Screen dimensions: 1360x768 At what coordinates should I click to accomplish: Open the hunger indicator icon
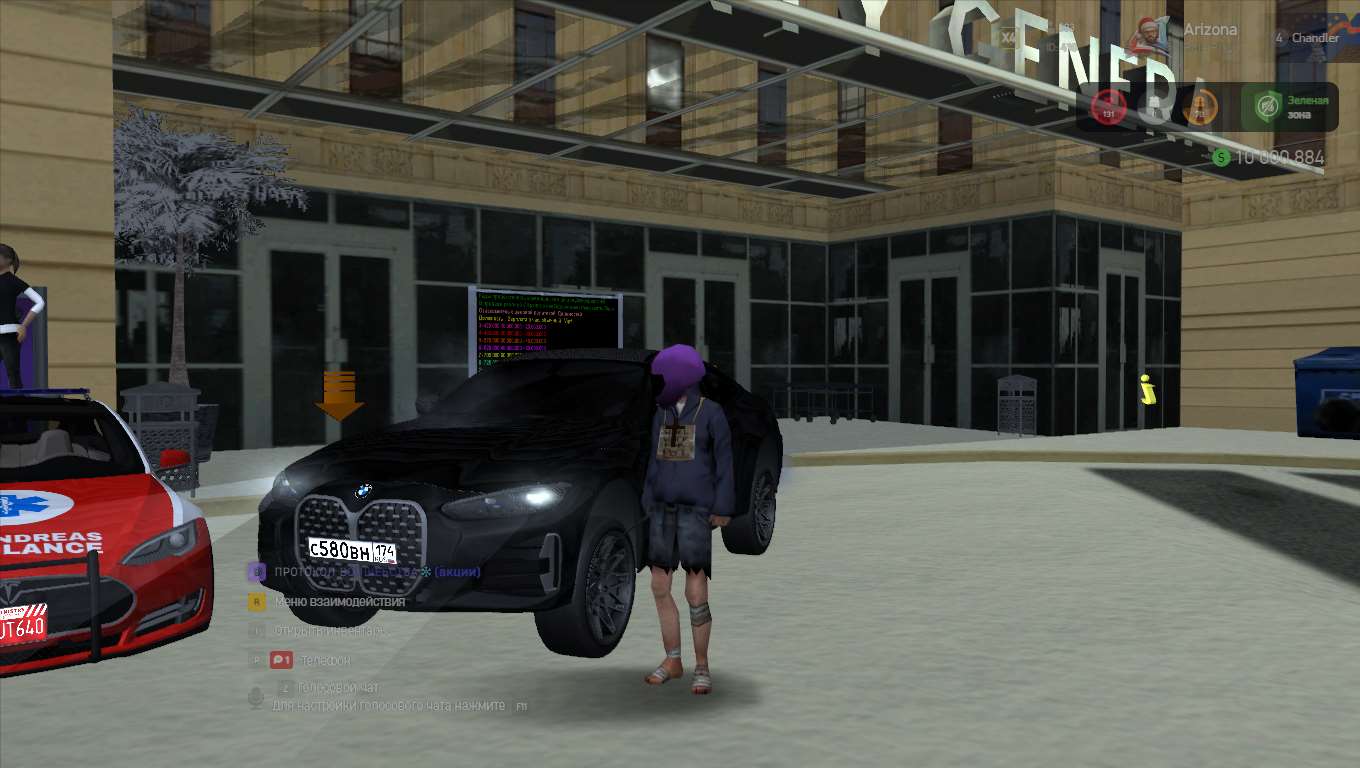(1154, 107)
